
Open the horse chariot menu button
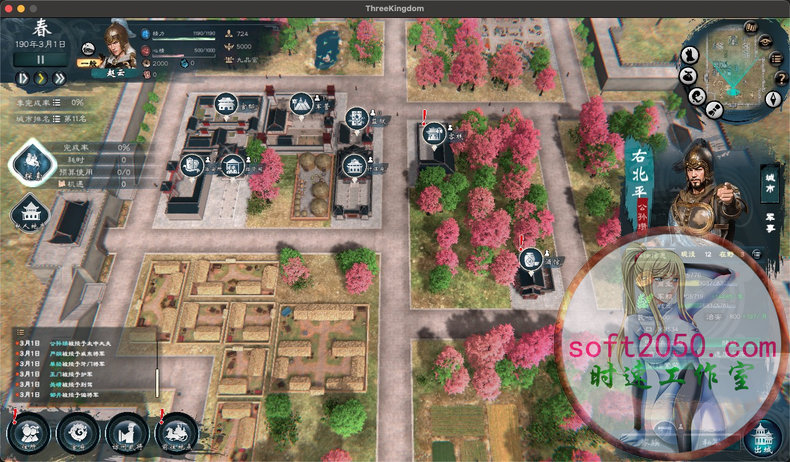pos(176,433)
